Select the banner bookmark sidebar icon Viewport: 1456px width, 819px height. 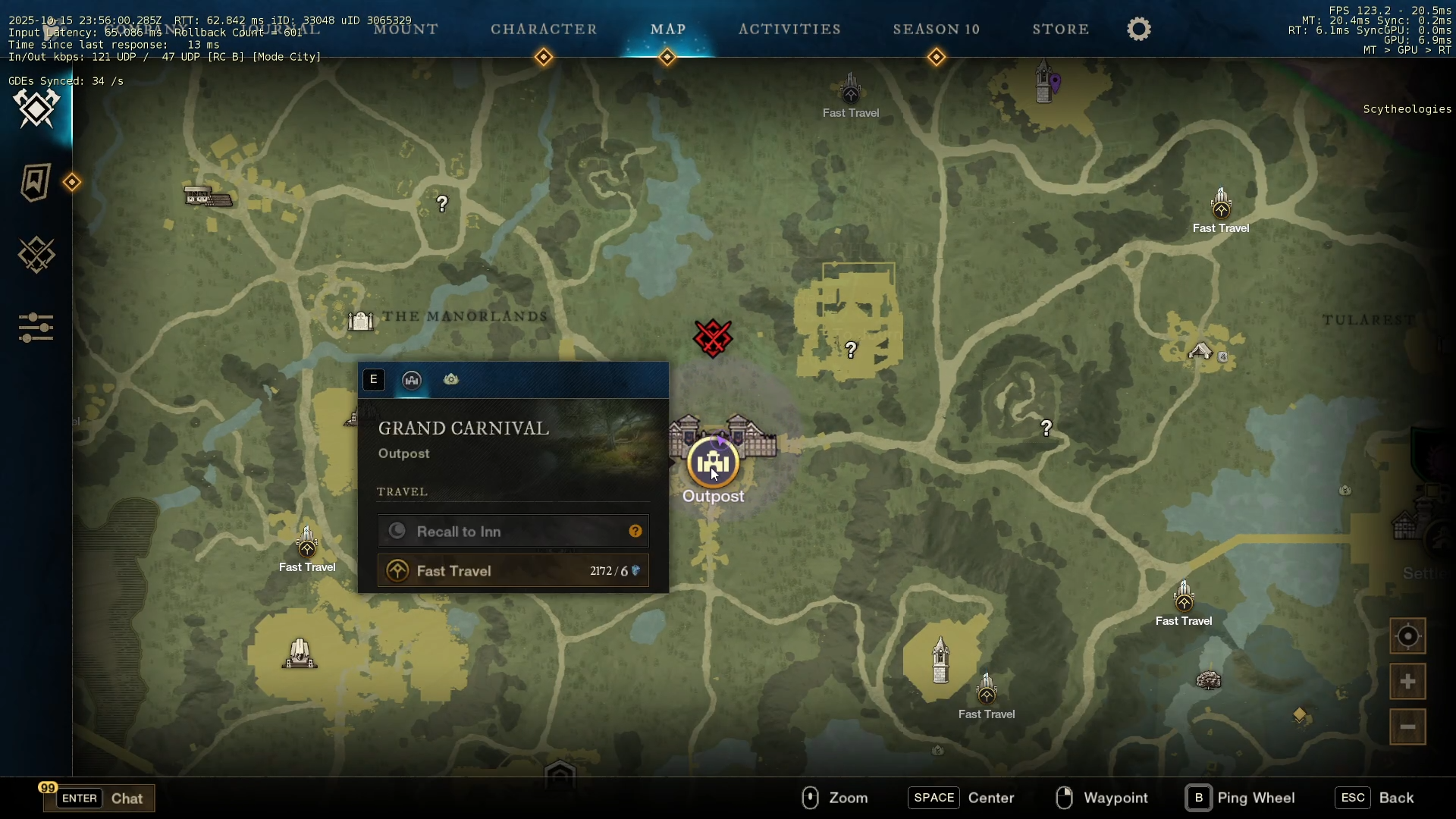[36, 182]
